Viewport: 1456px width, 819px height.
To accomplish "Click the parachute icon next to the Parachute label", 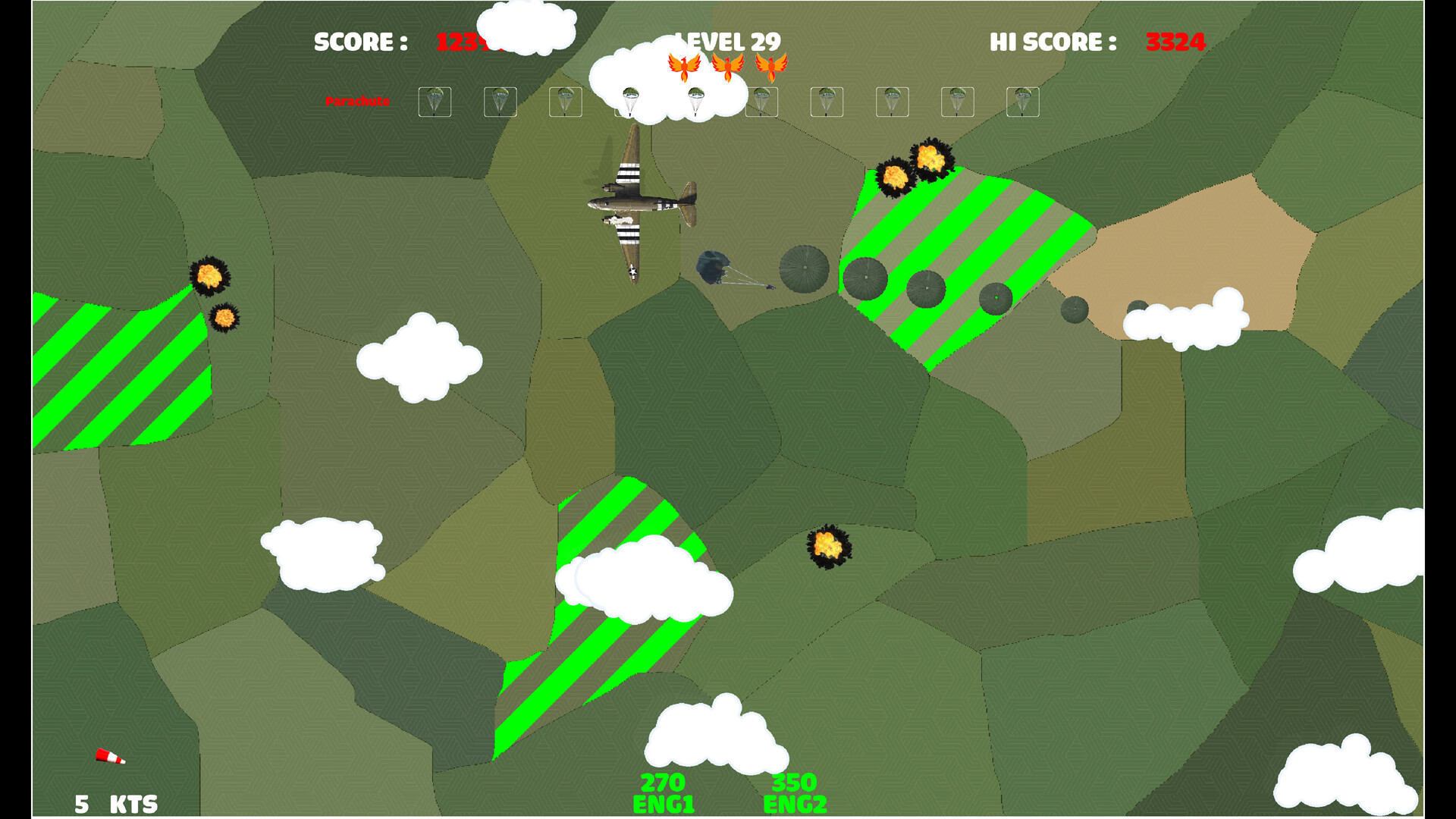I will (x=436, y=102).
